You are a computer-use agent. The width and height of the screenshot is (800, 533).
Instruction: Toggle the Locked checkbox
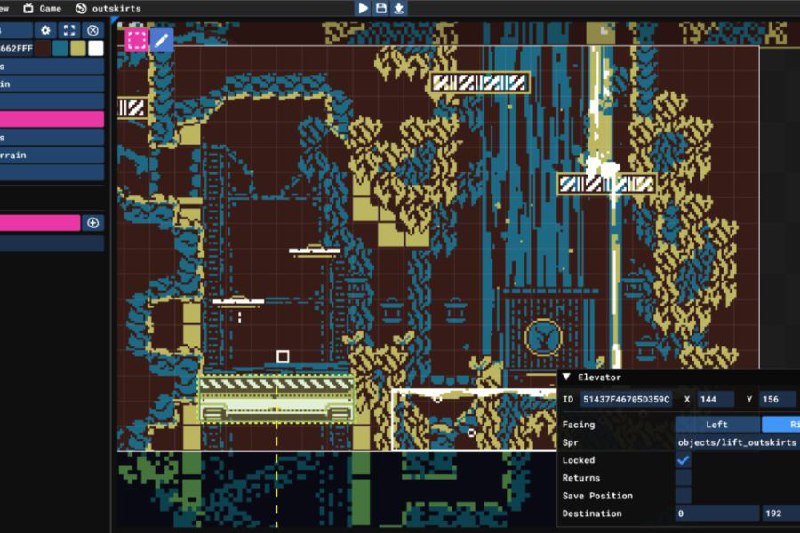point(683,460)
